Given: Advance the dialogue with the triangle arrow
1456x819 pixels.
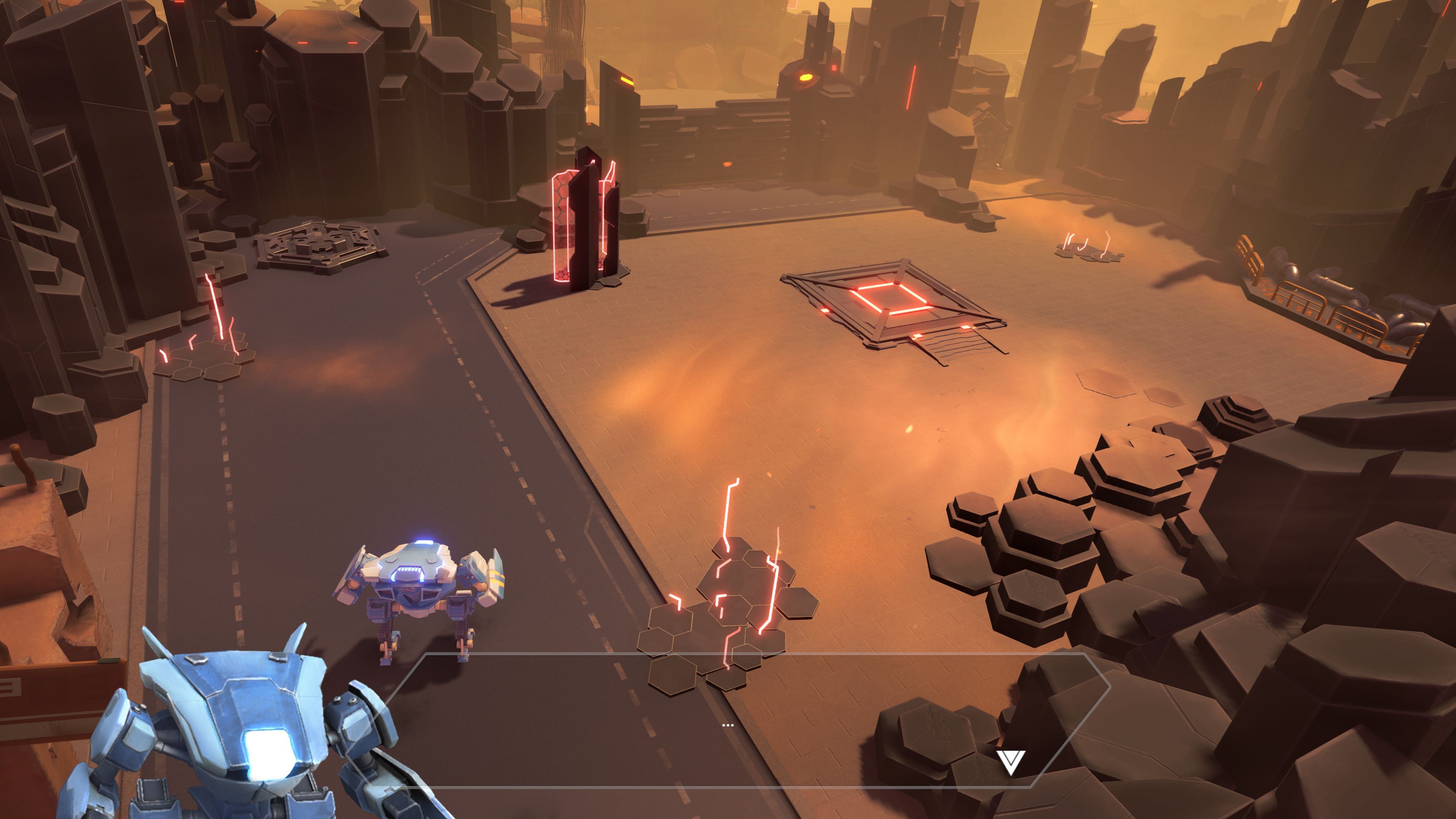Looking at the screenshot, I should [1010, 762].
